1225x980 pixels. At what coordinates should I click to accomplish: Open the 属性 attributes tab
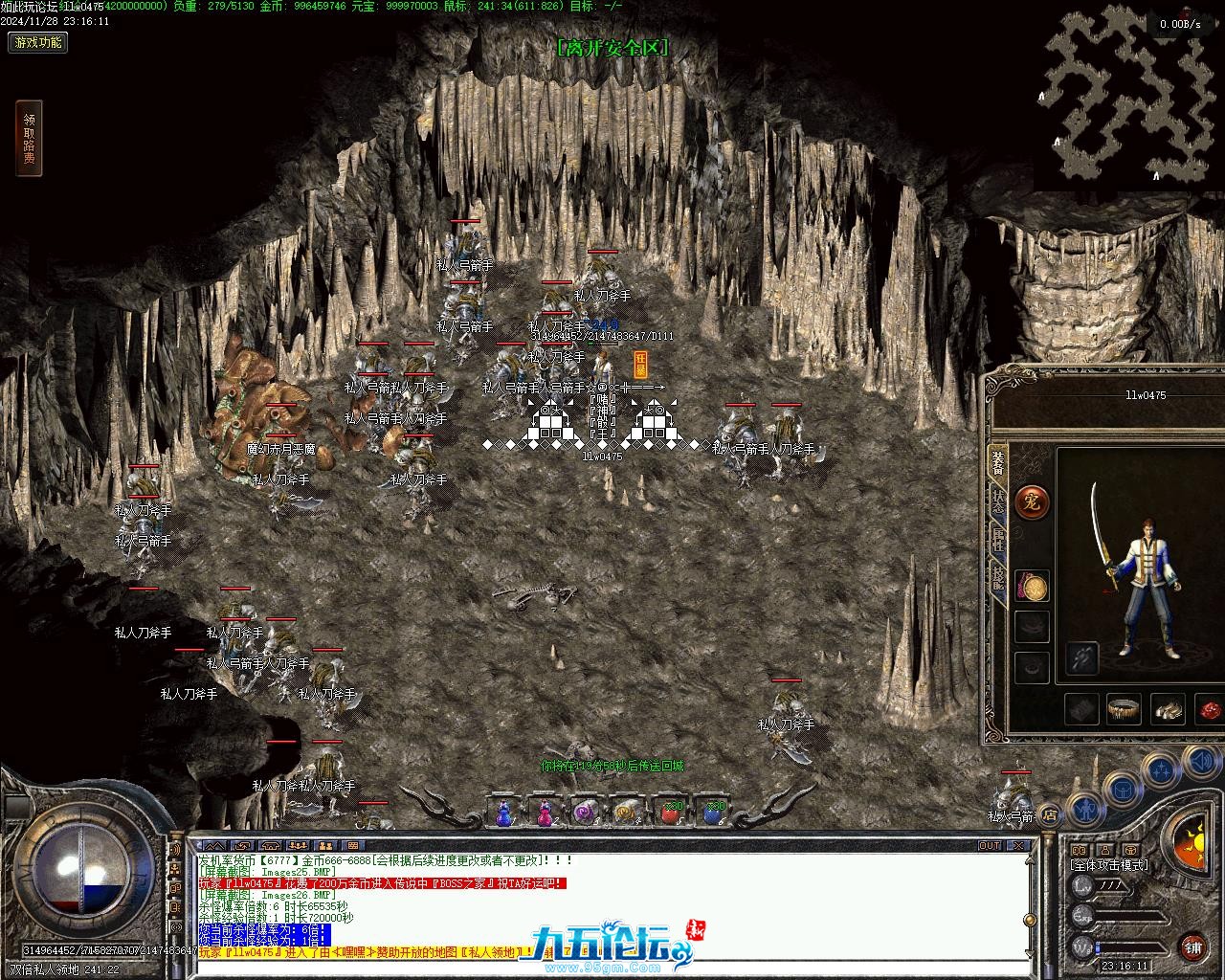pyautogui.click(x=997, y=539)
